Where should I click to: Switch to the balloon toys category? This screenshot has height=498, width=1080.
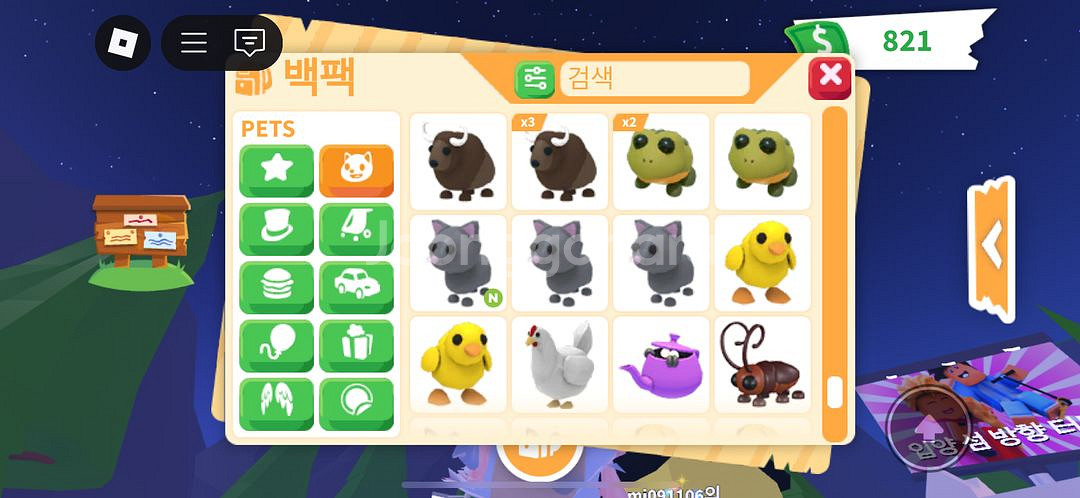(276, 346)
